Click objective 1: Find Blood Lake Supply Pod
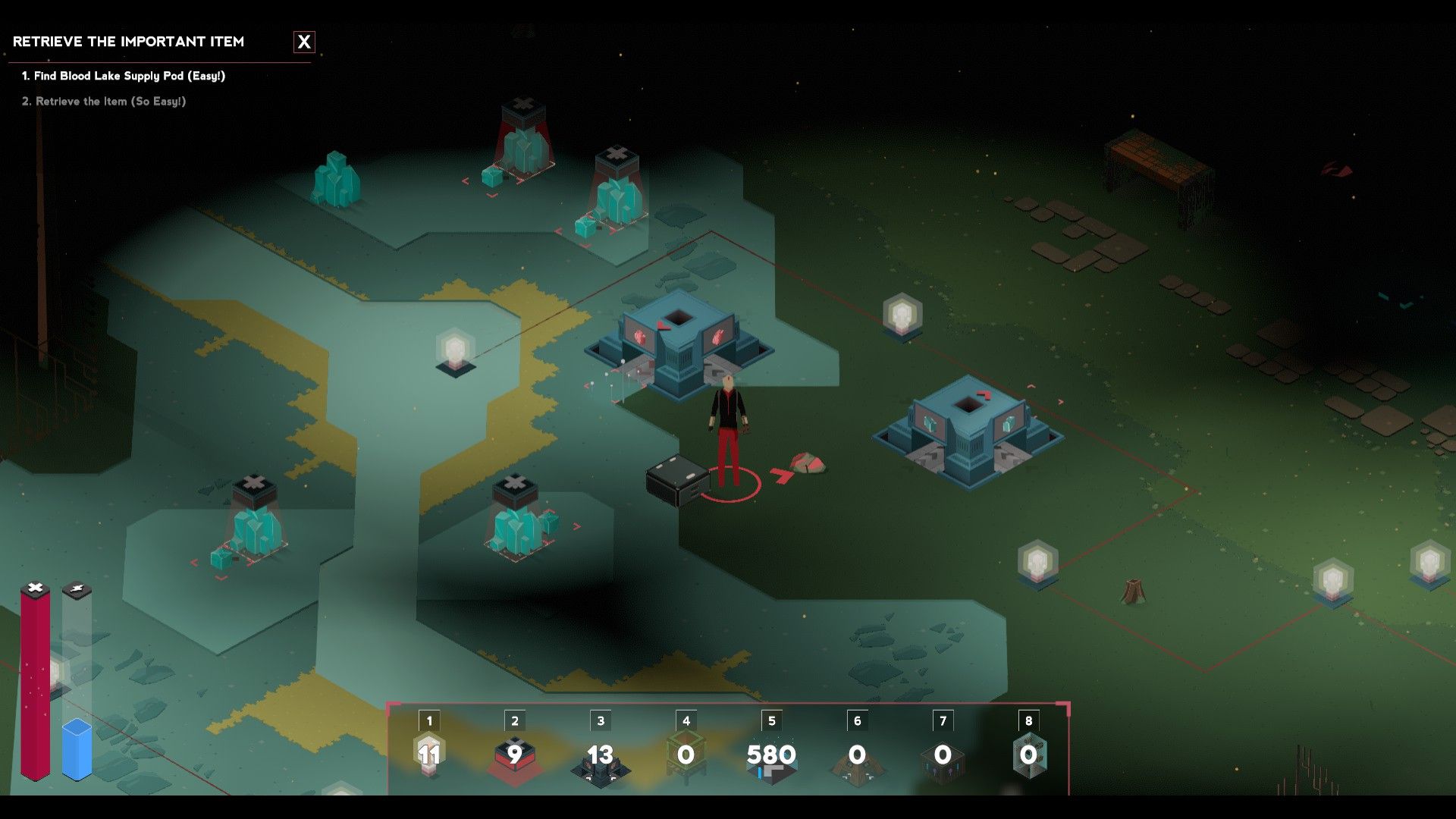This screenshot has height=819, width=1456. 126,76
